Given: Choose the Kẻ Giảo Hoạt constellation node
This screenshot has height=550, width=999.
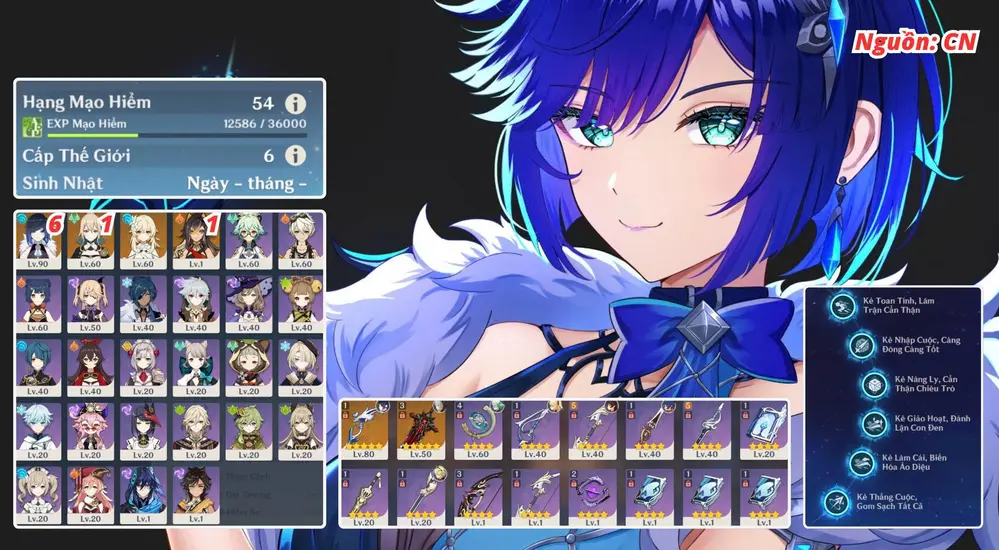Looking at the screenshot, I should [873, 424].
